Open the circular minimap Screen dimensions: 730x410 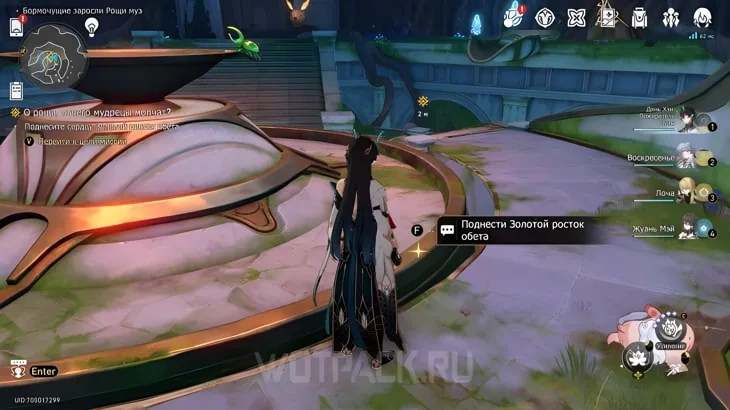pyautogui.click(x=54, y=56)
